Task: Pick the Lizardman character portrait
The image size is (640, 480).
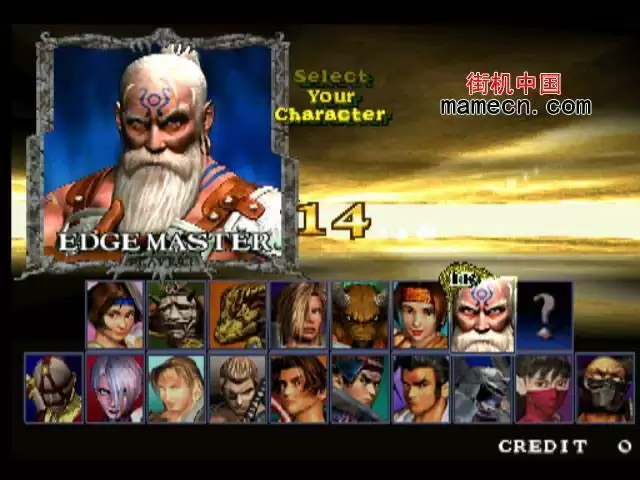Action: (x=238, y=315)
